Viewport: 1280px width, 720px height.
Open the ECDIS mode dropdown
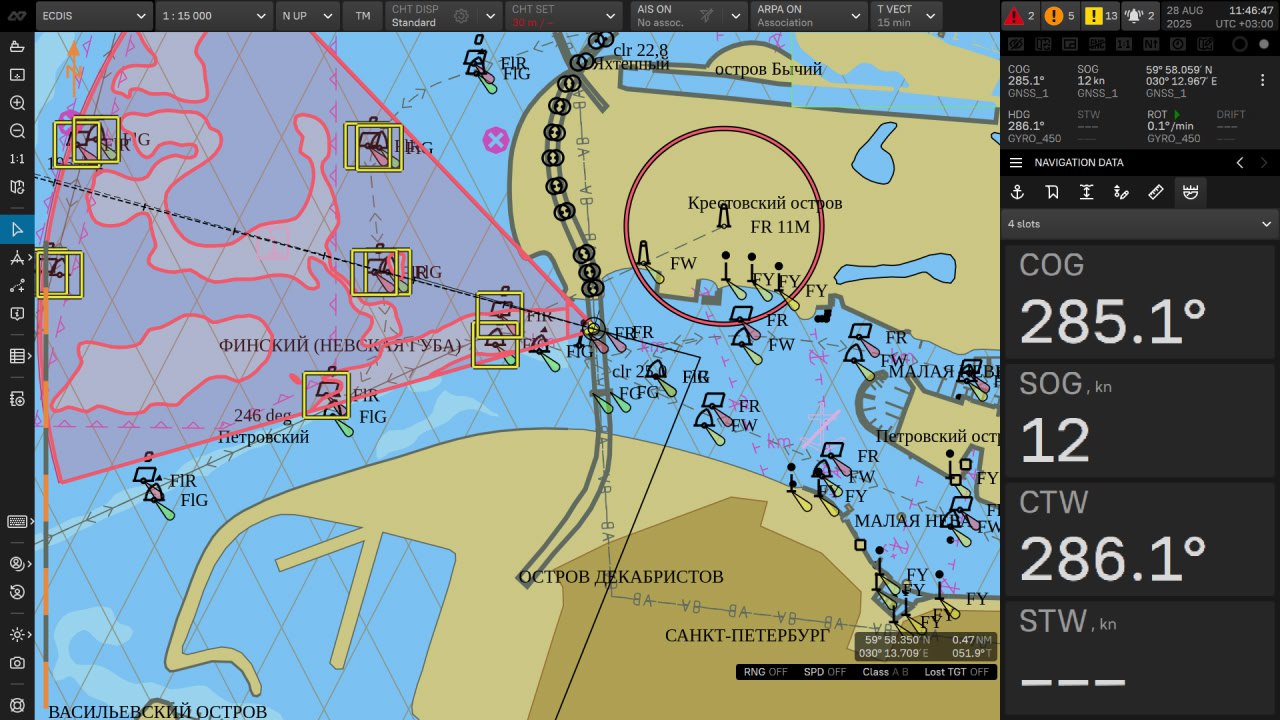[x=95, y=16]
